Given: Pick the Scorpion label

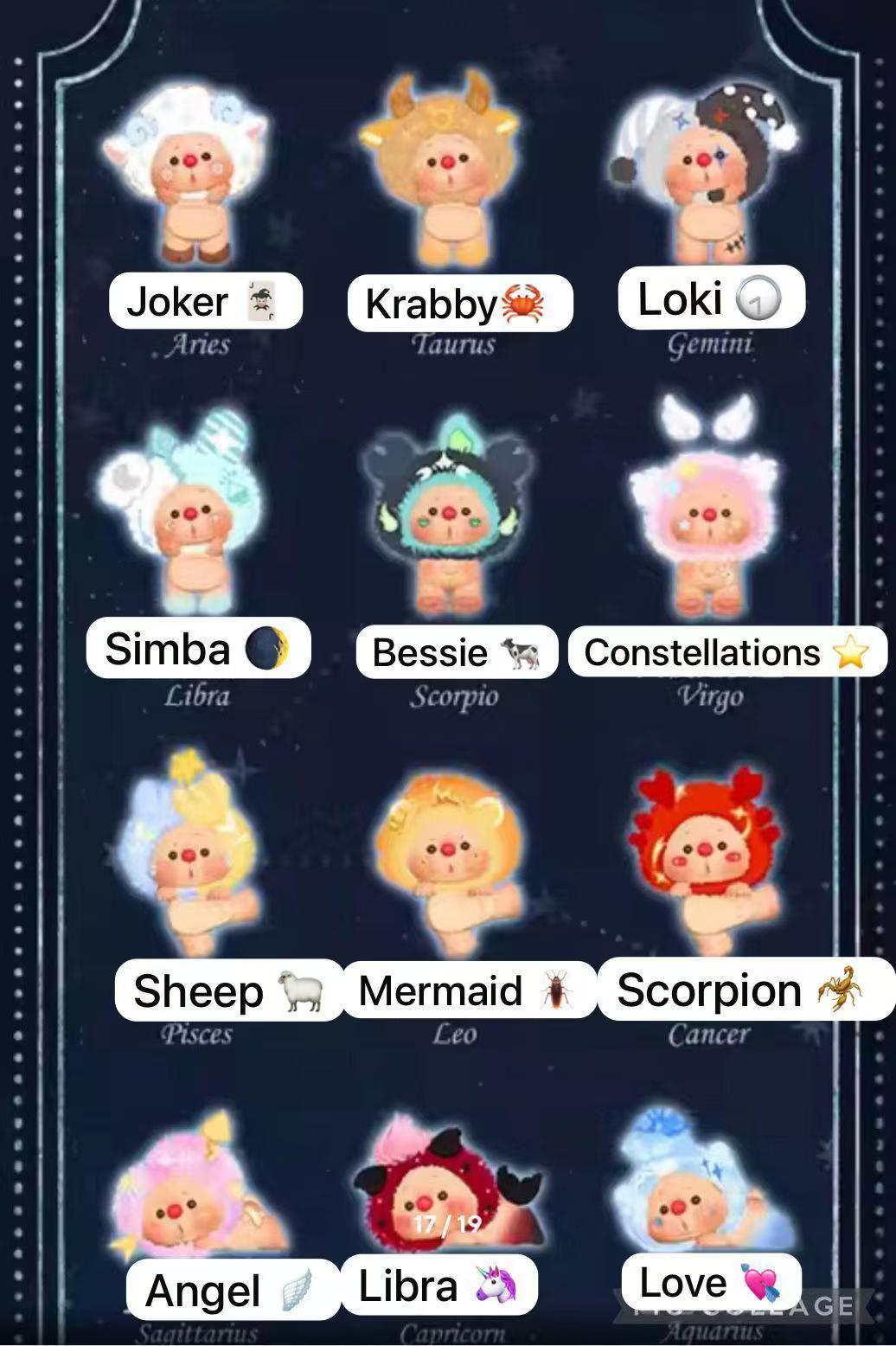Looking at the screenshot, I should coord(745,990).
